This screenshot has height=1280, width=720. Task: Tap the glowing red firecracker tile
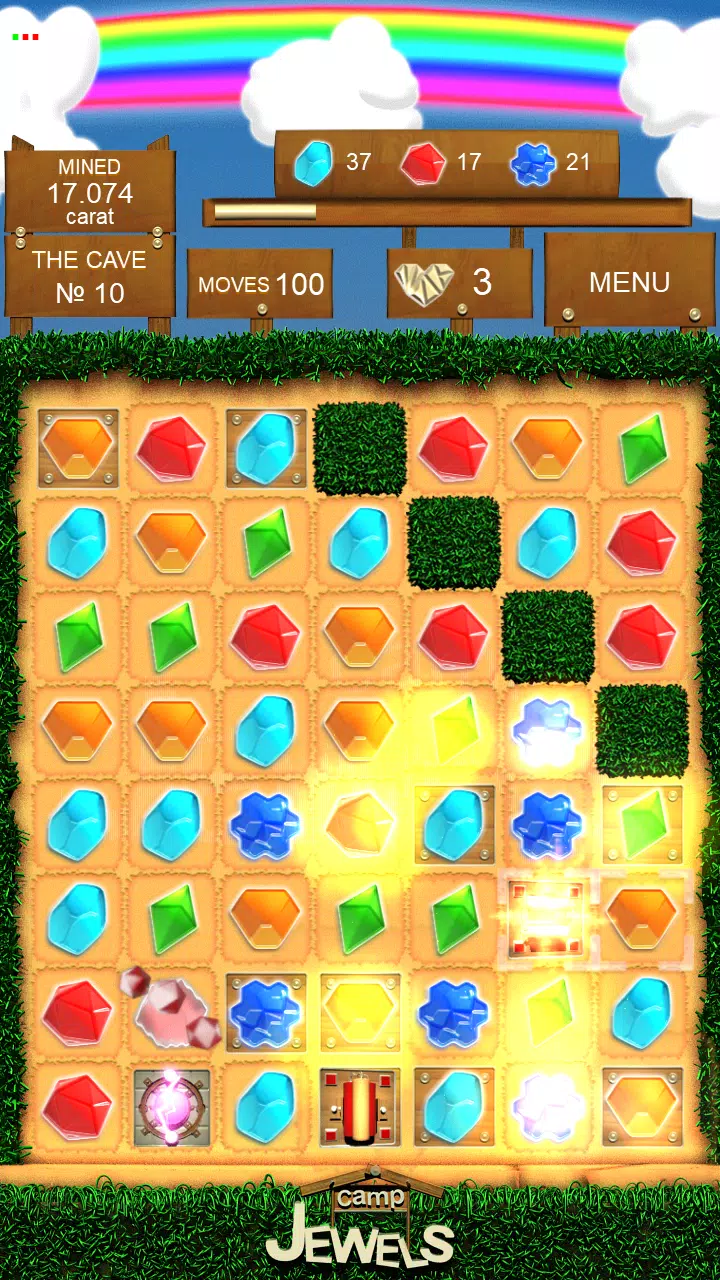coord(545,919)
